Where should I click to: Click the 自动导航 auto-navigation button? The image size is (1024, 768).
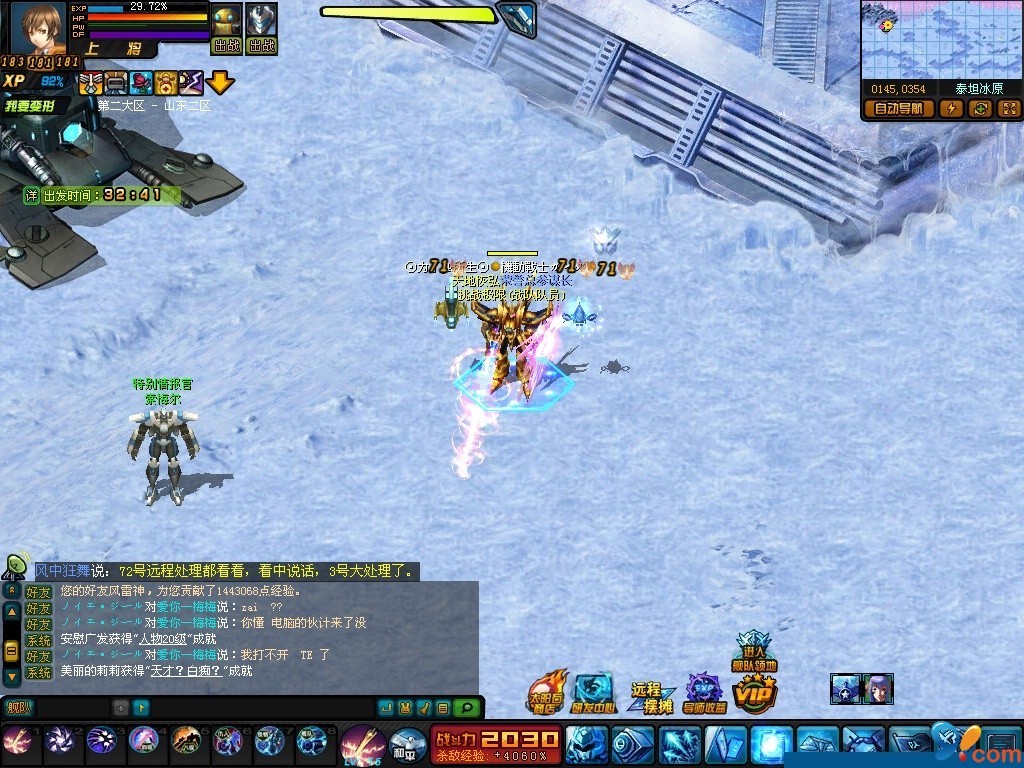click(x=899, y=109)
